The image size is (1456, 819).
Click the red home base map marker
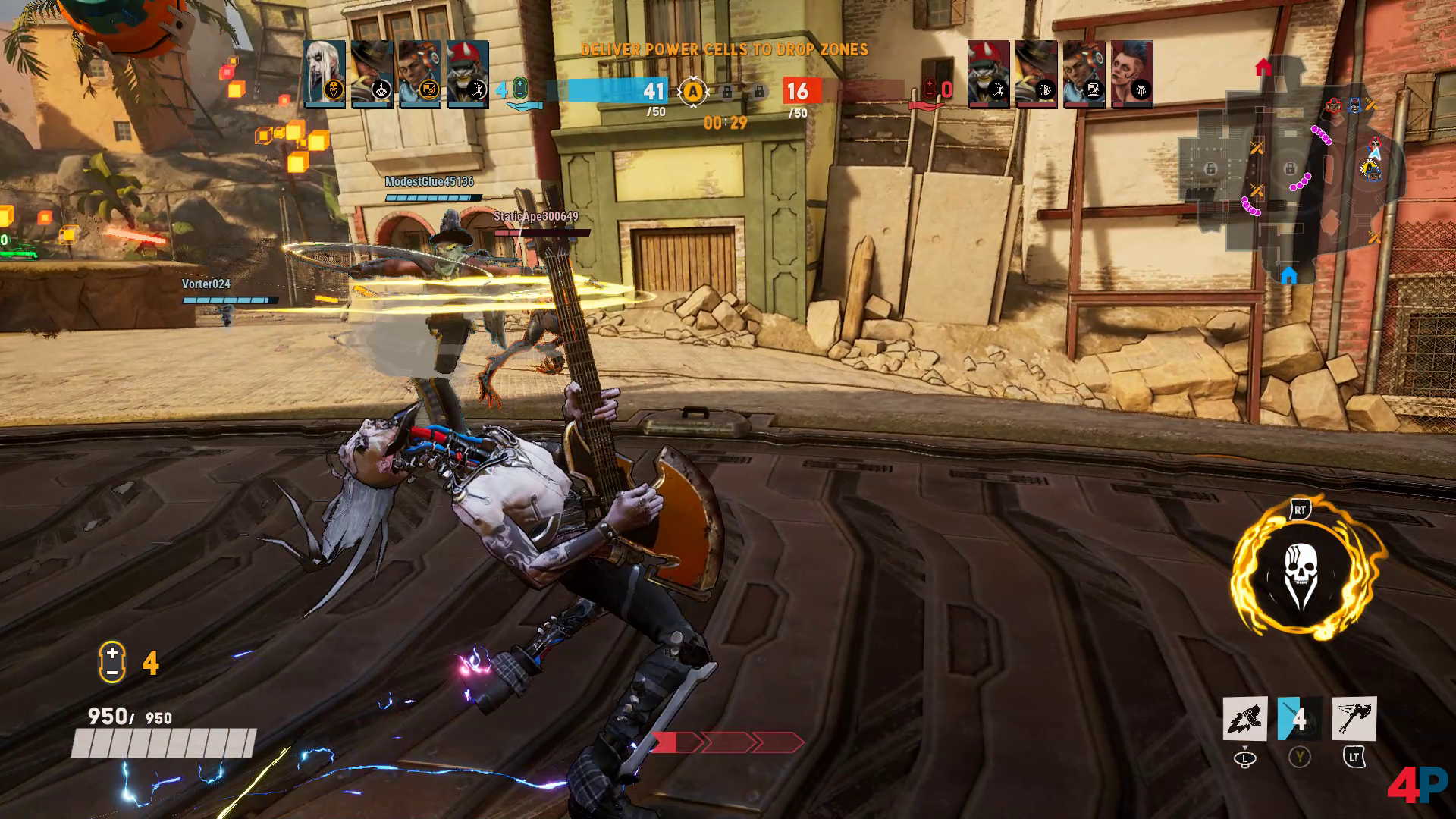(x=1263, y=68)
